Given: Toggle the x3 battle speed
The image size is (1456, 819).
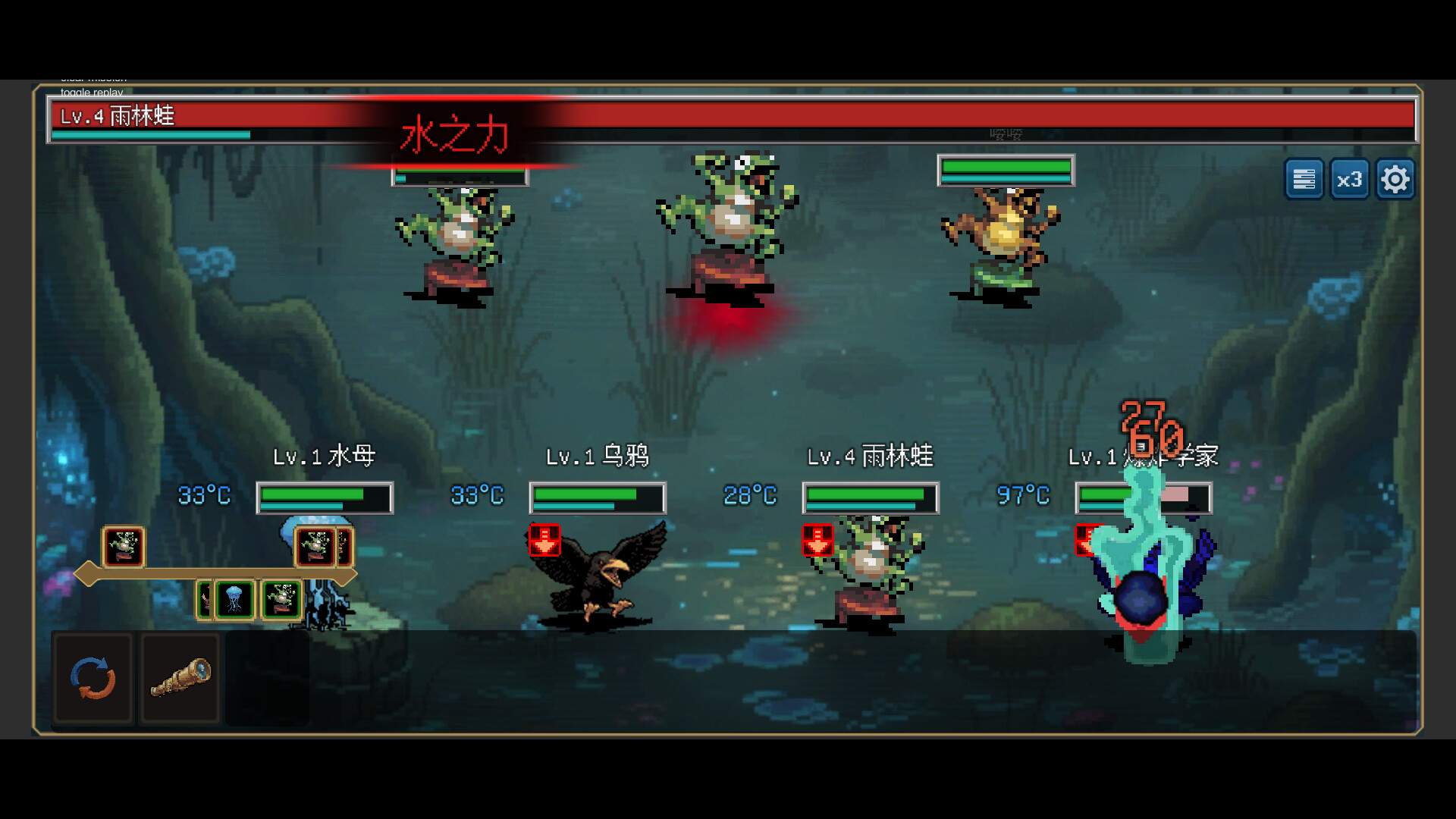Looking at the screenshot, I should coord(1350,179).
